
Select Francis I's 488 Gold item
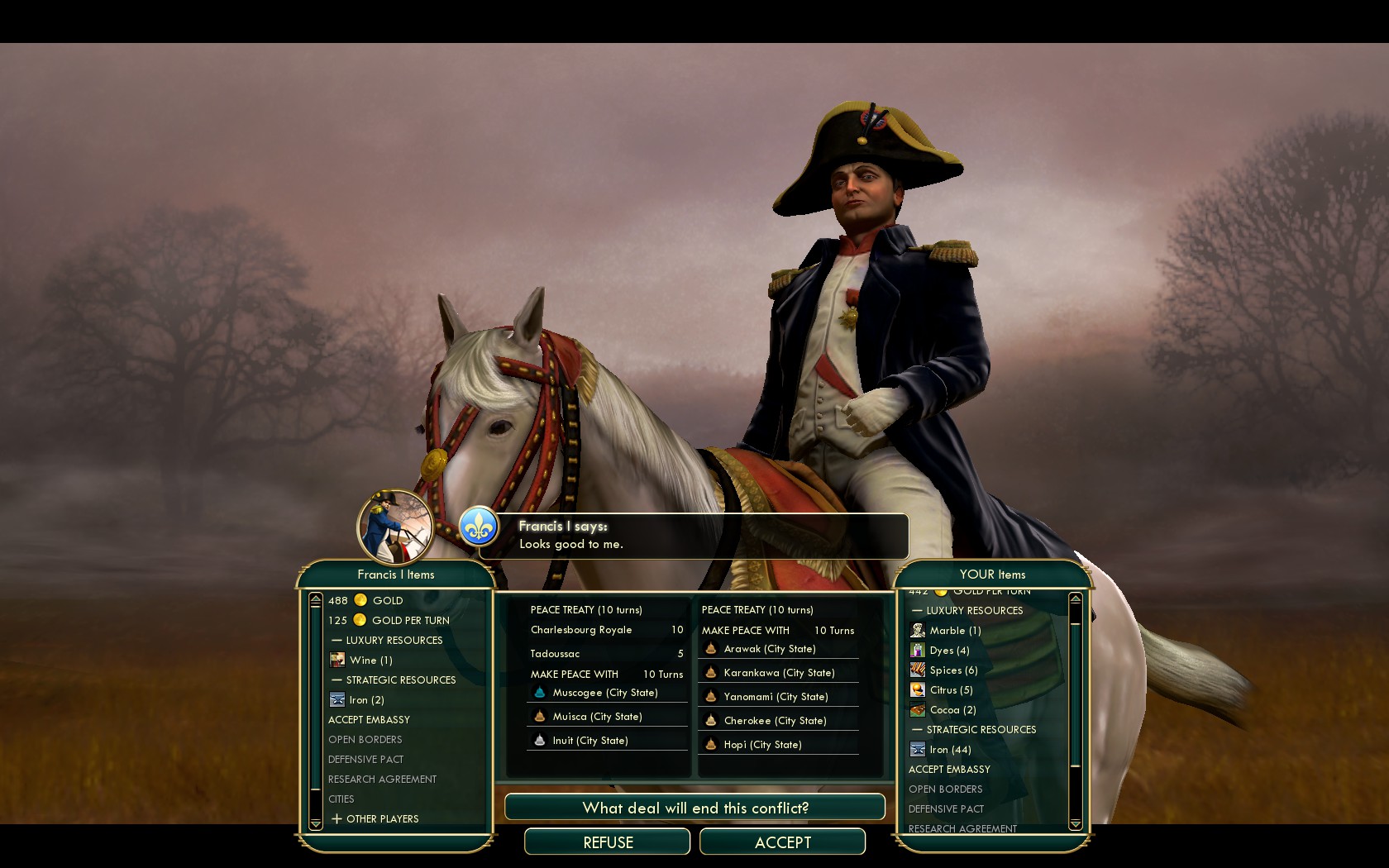pyautogui.click(x=365, y=601)
